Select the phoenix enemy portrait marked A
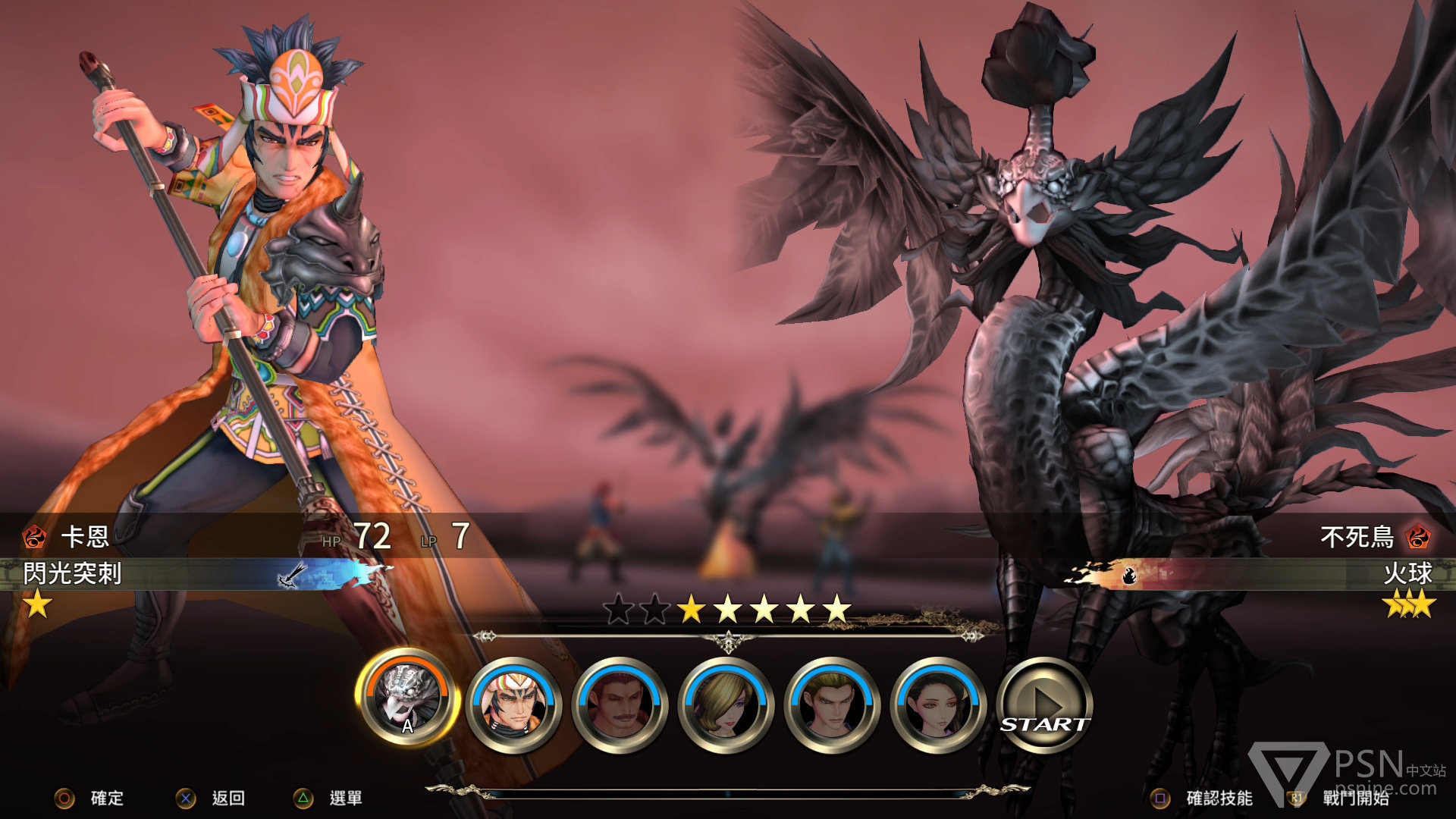The width and height of the screenshot is (1456, 819). pyautogui.click(x=407, y=698)
